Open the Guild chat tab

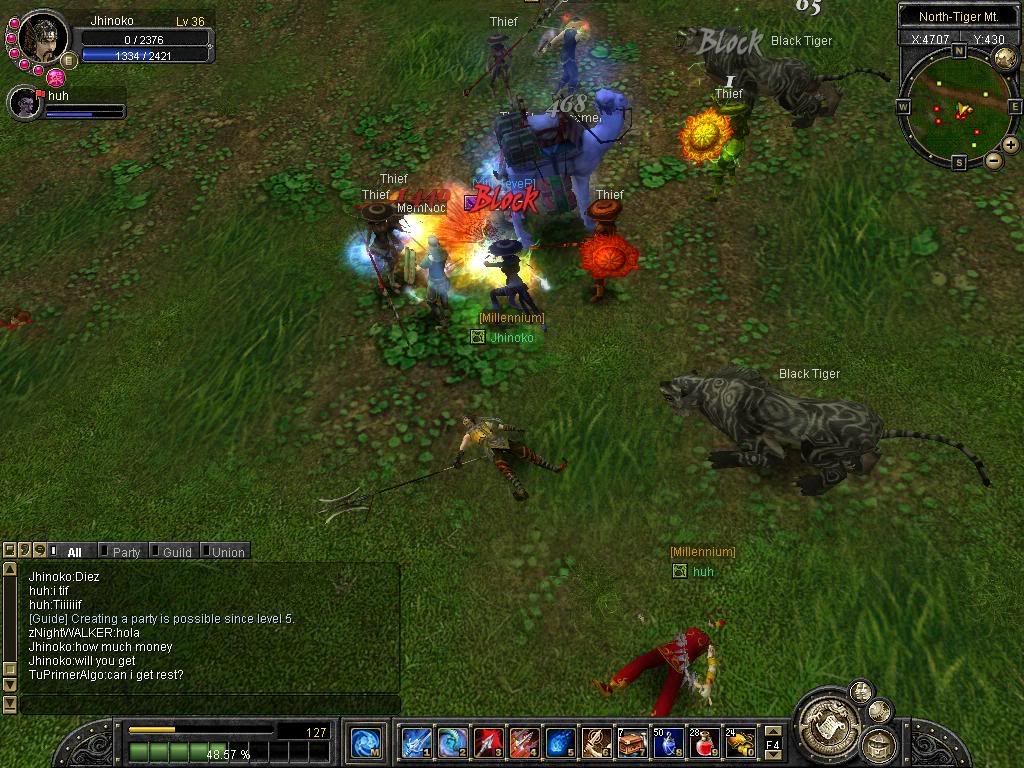click(176, 552)
